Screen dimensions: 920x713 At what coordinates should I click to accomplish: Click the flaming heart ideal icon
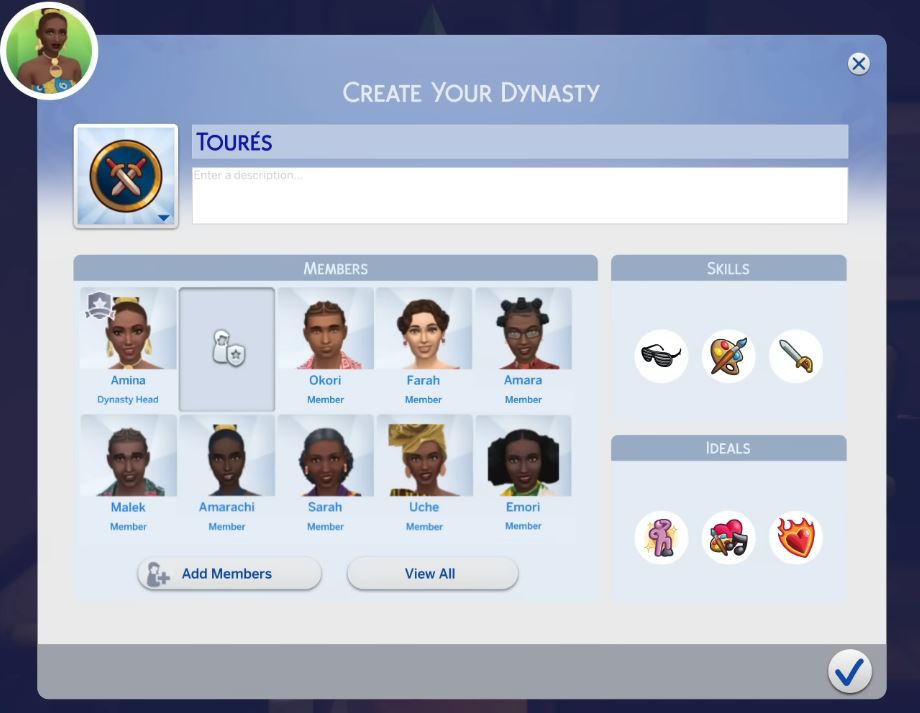(795, 538)
